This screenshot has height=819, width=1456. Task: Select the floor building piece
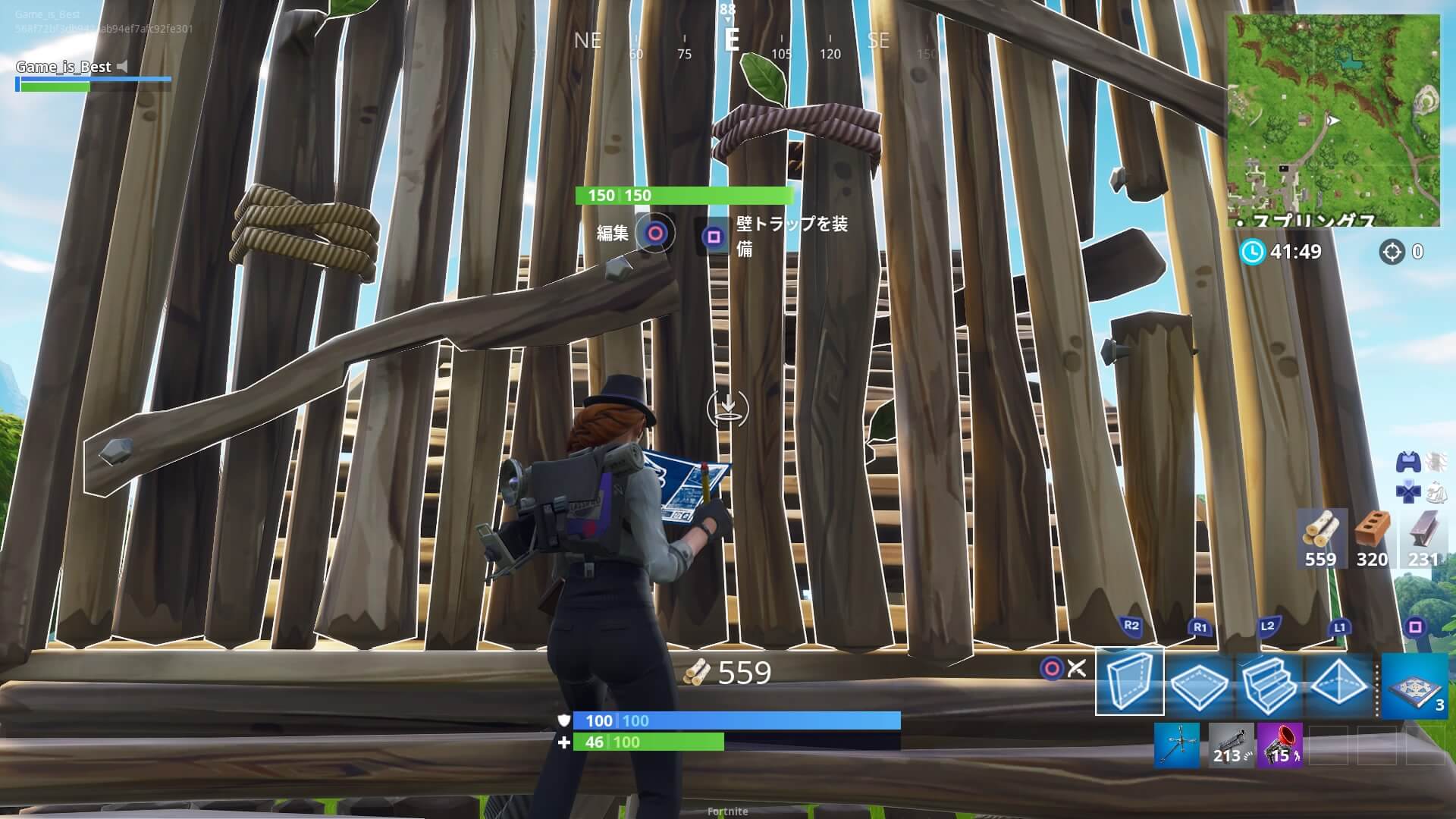(x=1200, y=683)
